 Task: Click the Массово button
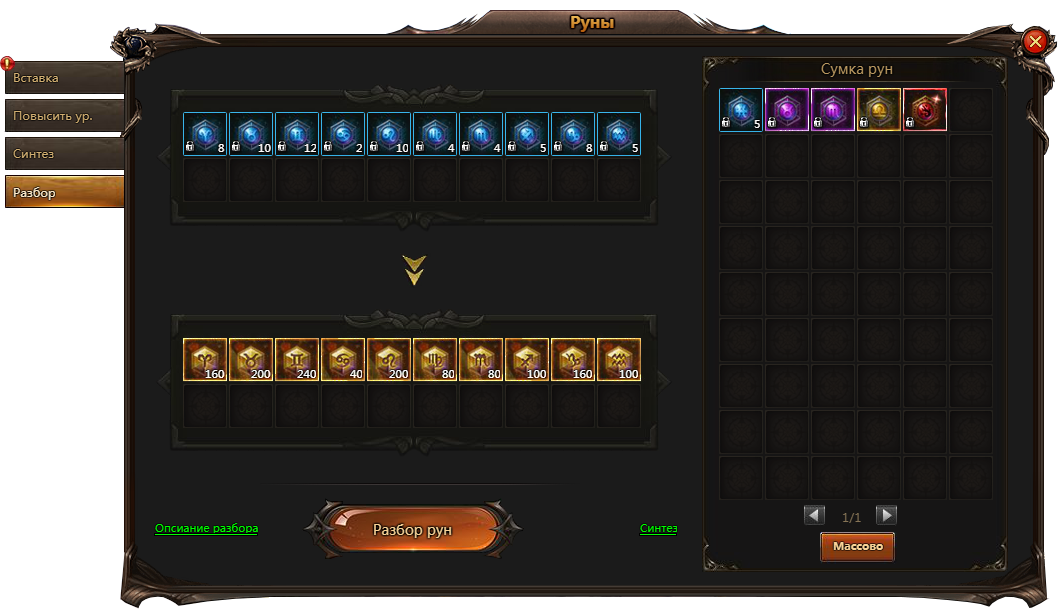click(857, 547)
